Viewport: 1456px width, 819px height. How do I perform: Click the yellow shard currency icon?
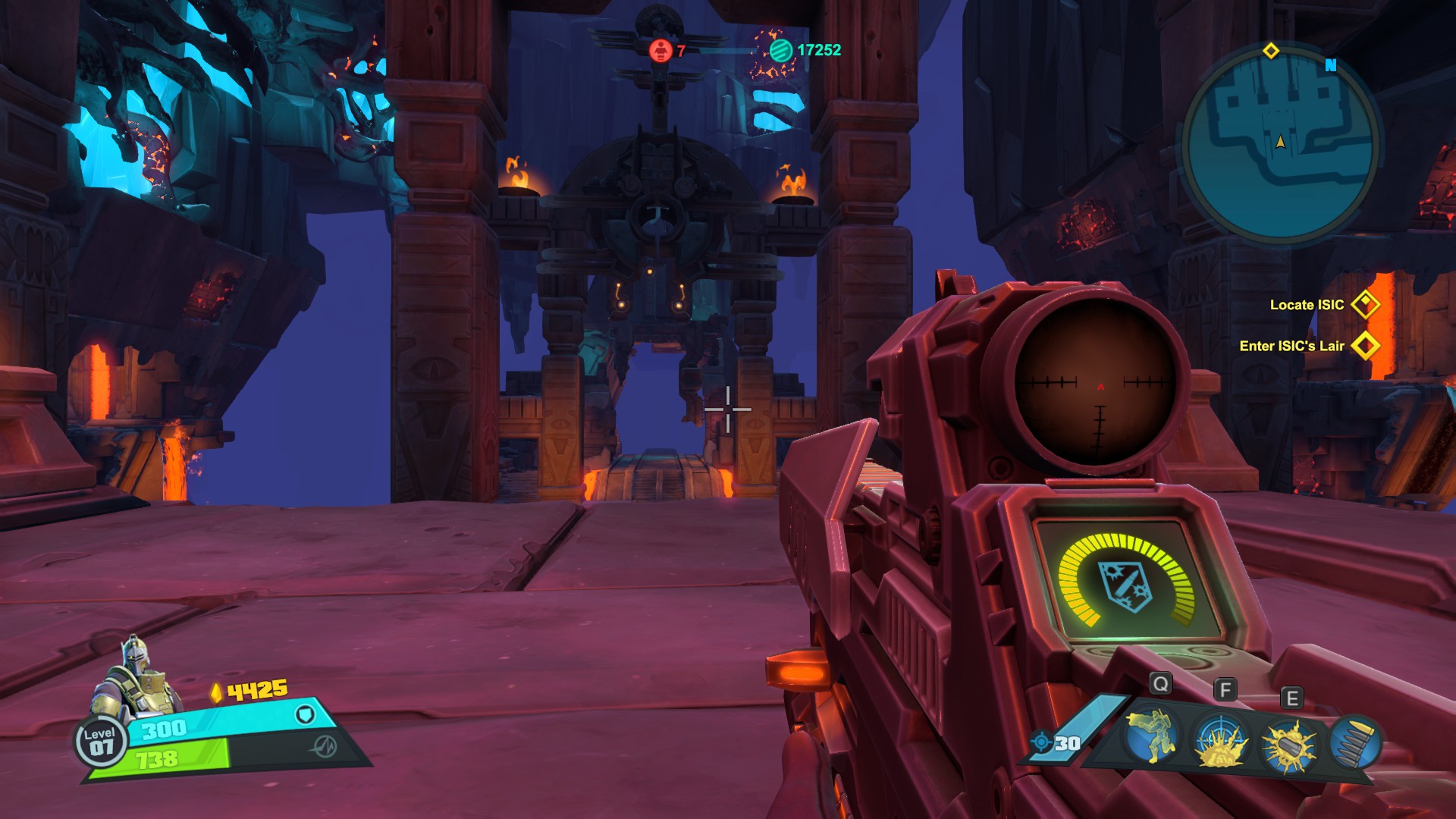pos(217,692)
